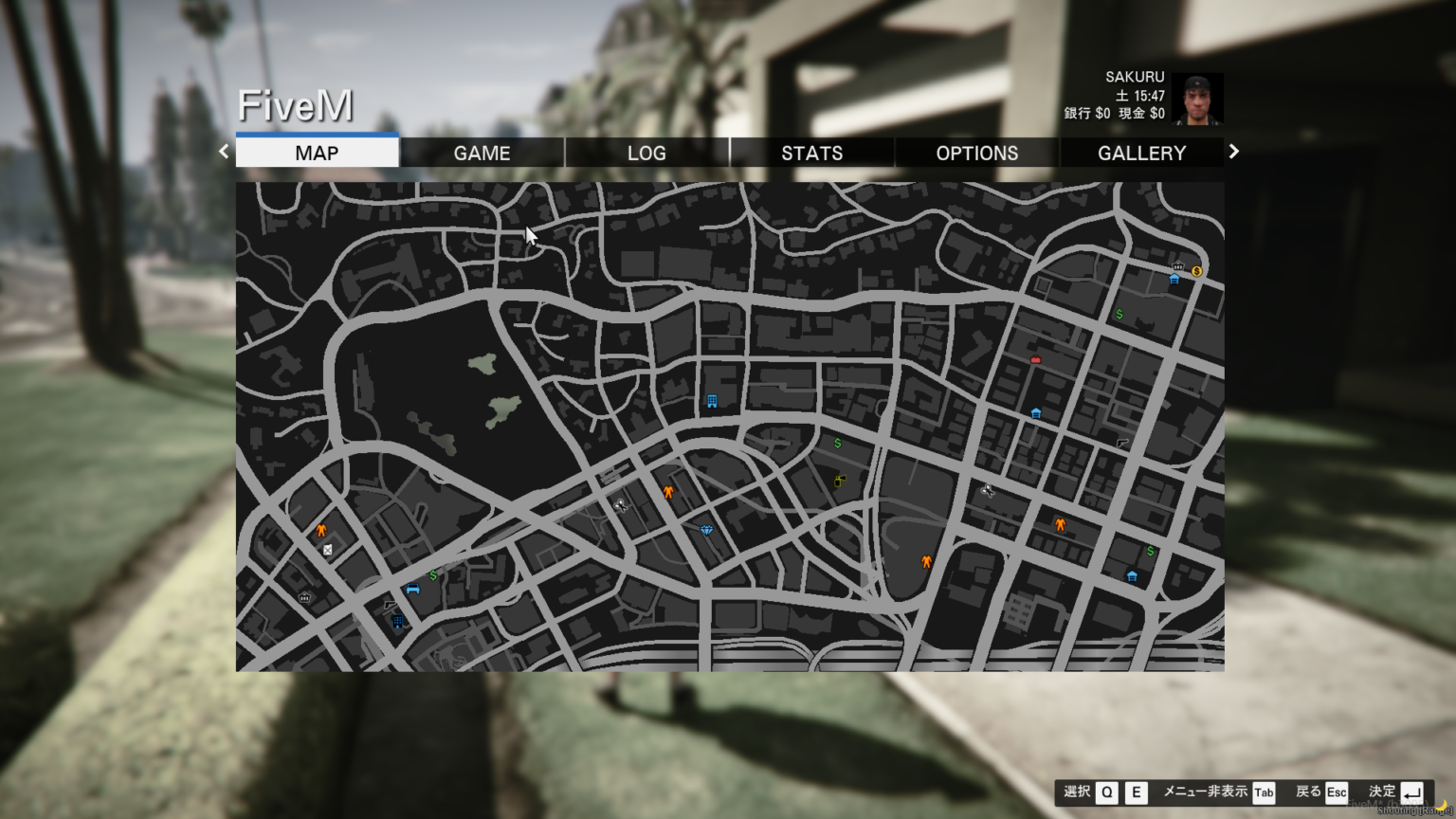
Task: Click the red blip on the map
Action: point(1034,360)
